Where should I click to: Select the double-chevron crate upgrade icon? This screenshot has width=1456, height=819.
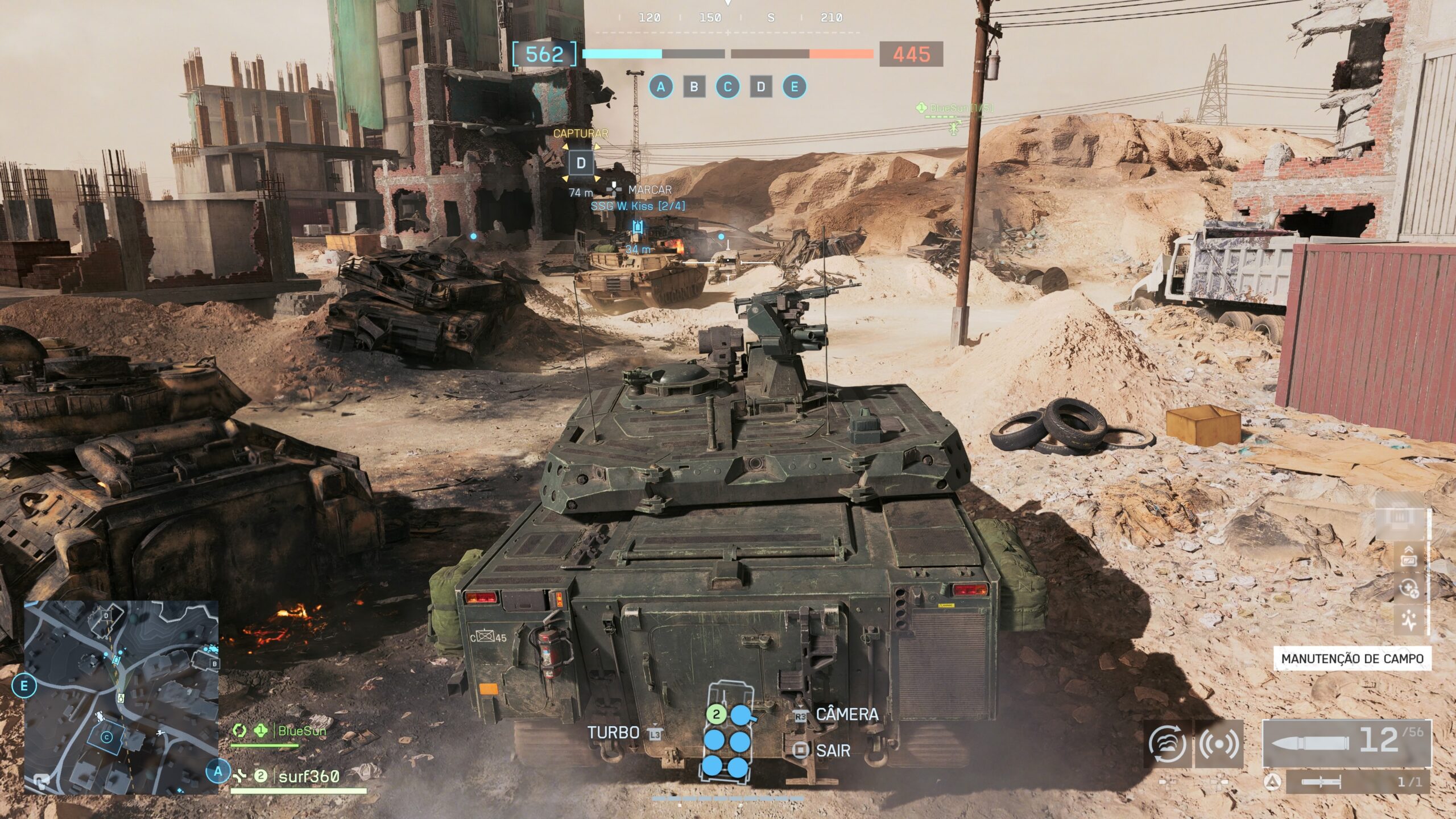point(1409,556)
